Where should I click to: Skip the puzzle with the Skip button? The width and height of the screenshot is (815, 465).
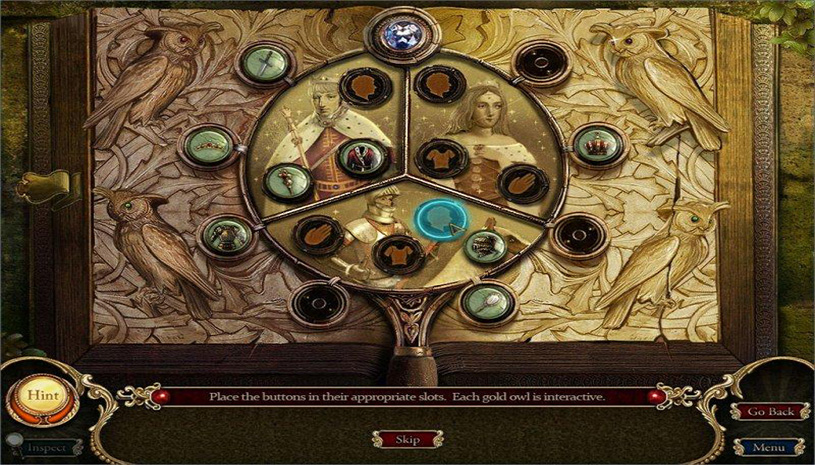pyautogui.click(x=407, y=439)
